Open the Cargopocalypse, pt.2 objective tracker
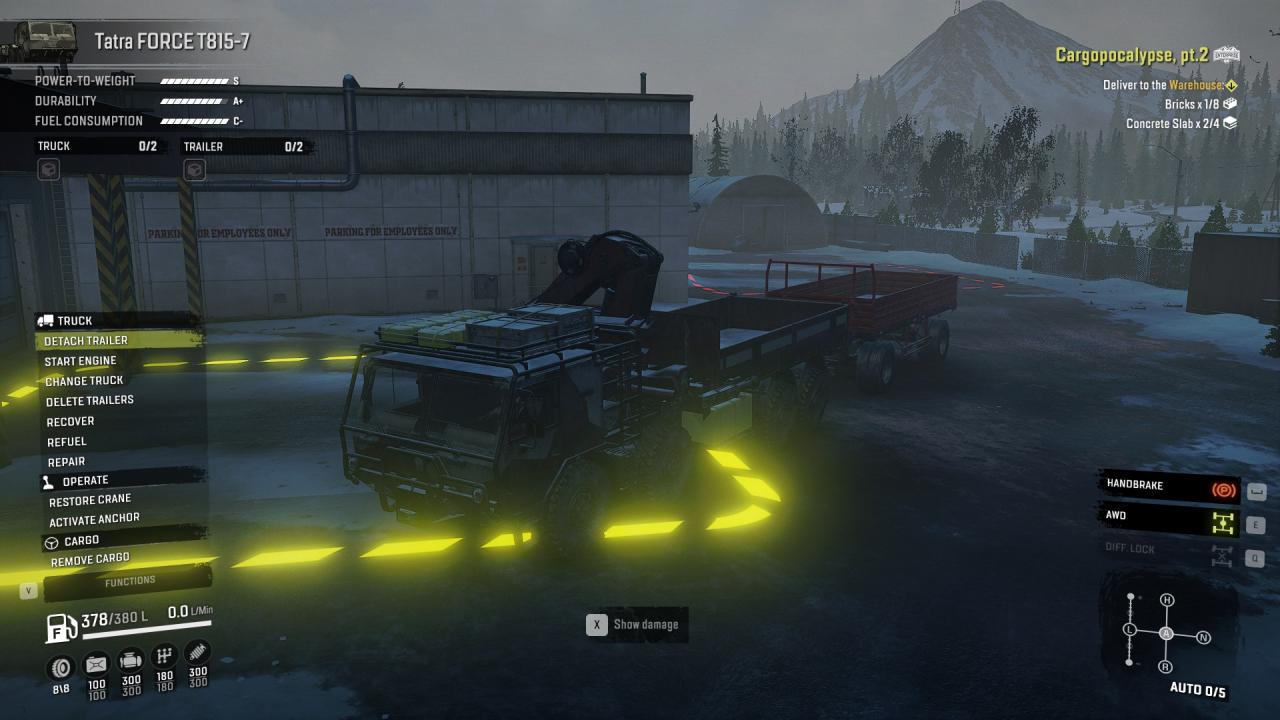Image resolution: width=1280 pixels, height=720 pixels. [1145, 55]
